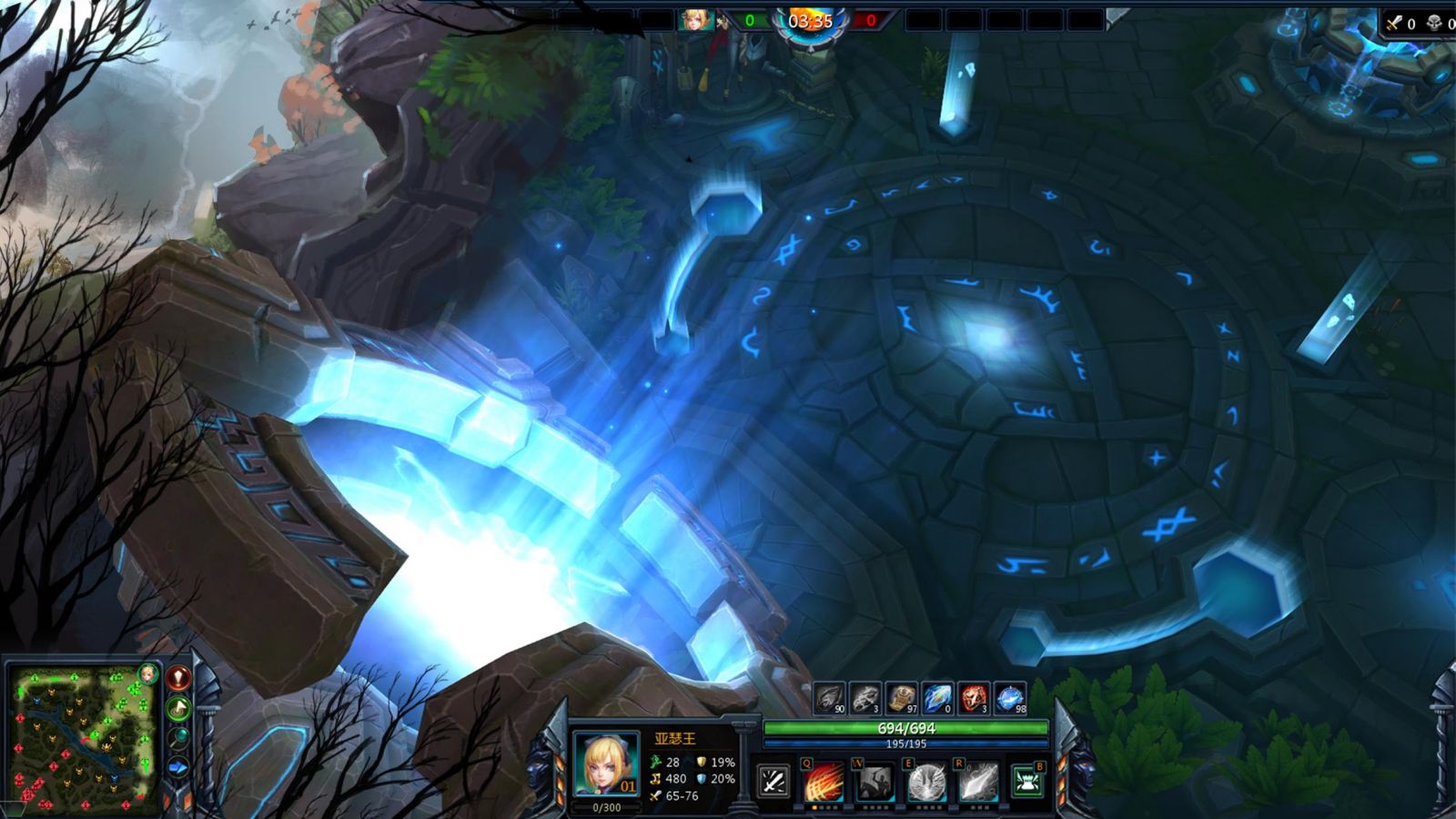This screenshot has height=819, width=1456.
Task: Select the grey chain item with count 3
Action: point(865,699)
